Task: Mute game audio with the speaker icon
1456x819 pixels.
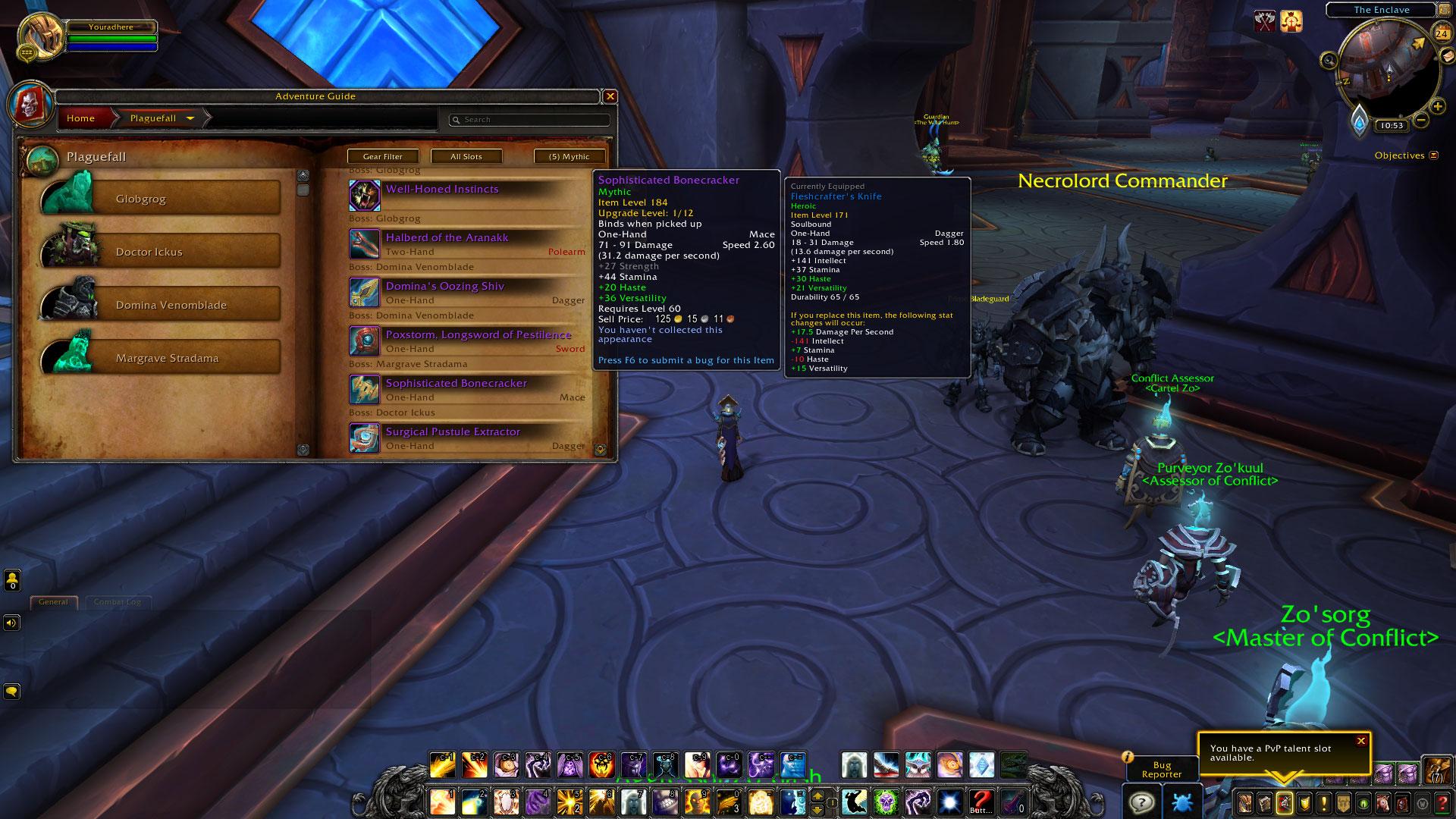Action: [11, 622]
